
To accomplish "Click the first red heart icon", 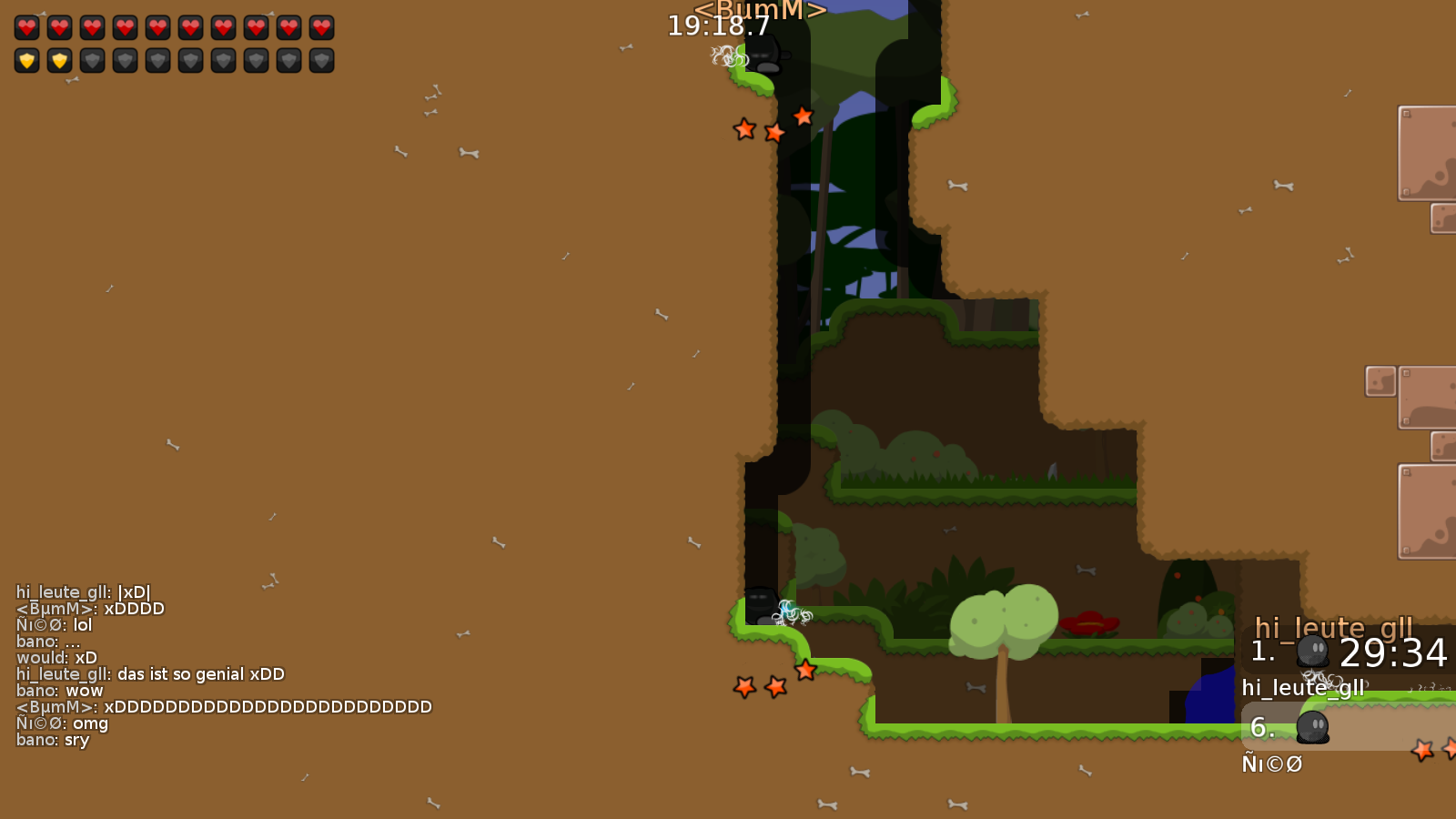I will 27,27.
